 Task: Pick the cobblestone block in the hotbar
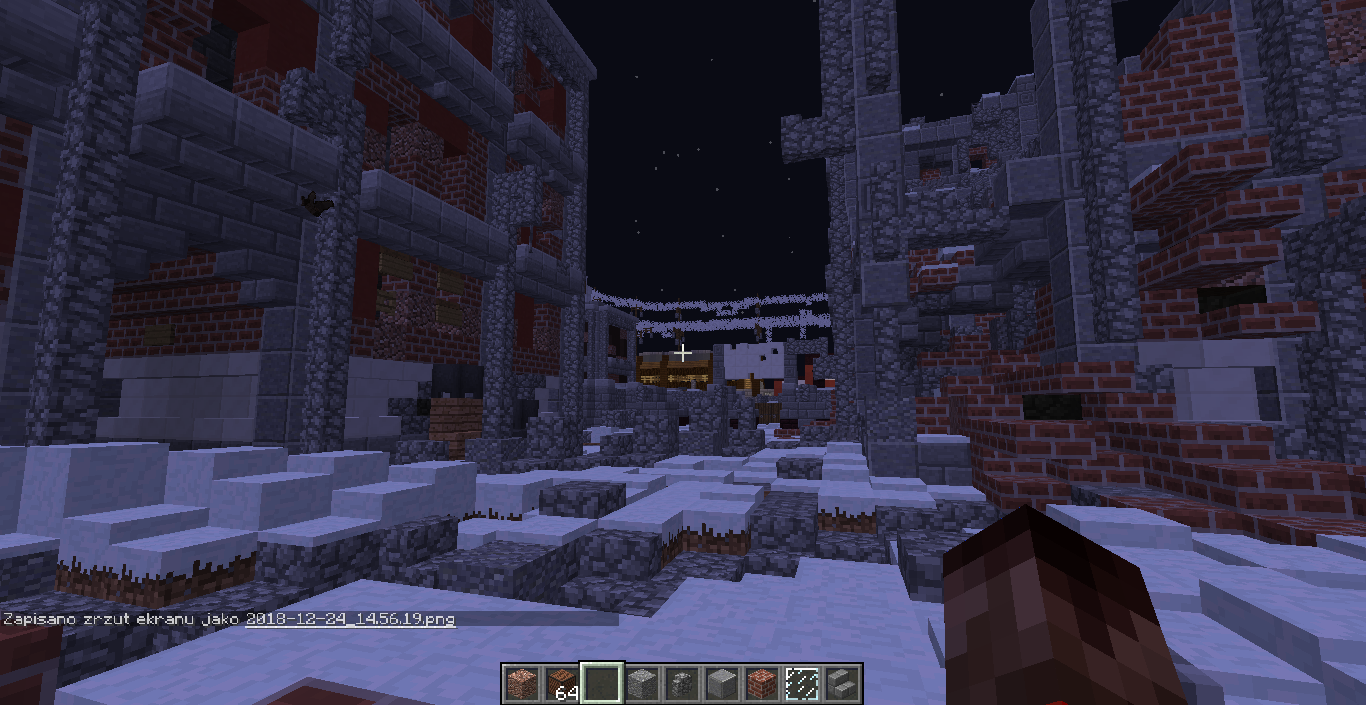[x=642, y=683]
